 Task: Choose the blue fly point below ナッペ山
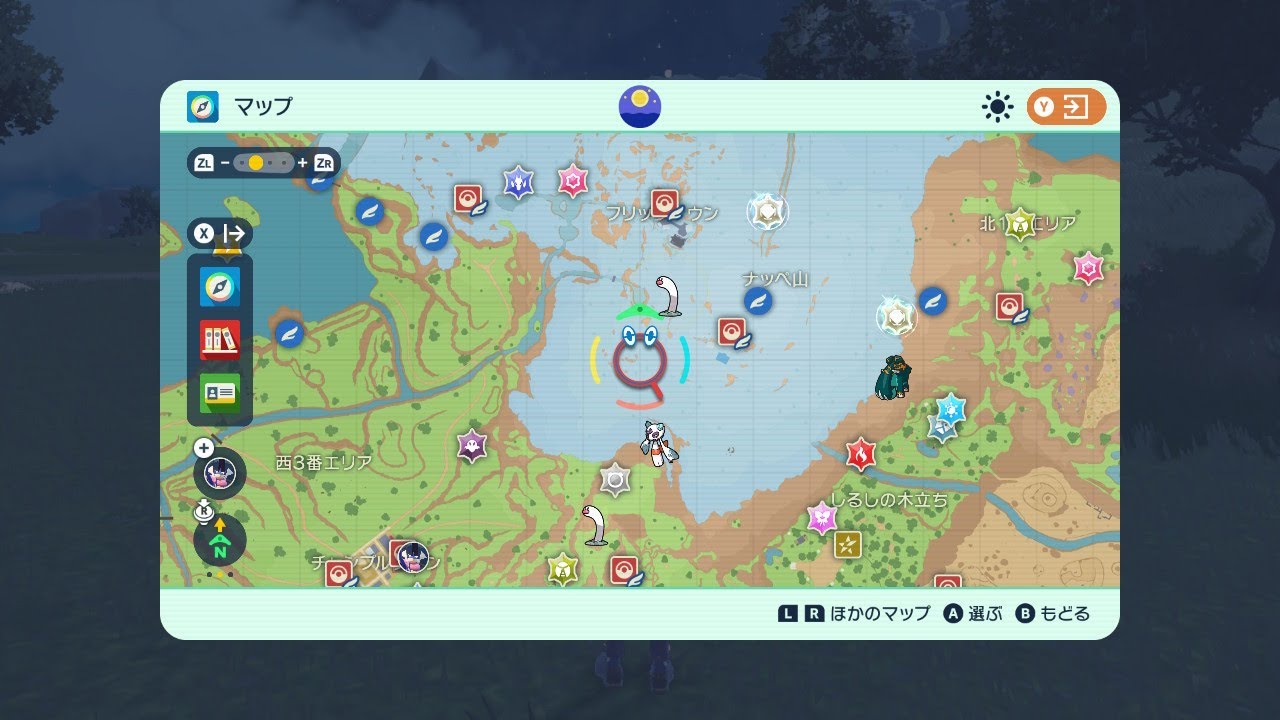[x=758, y=301]
